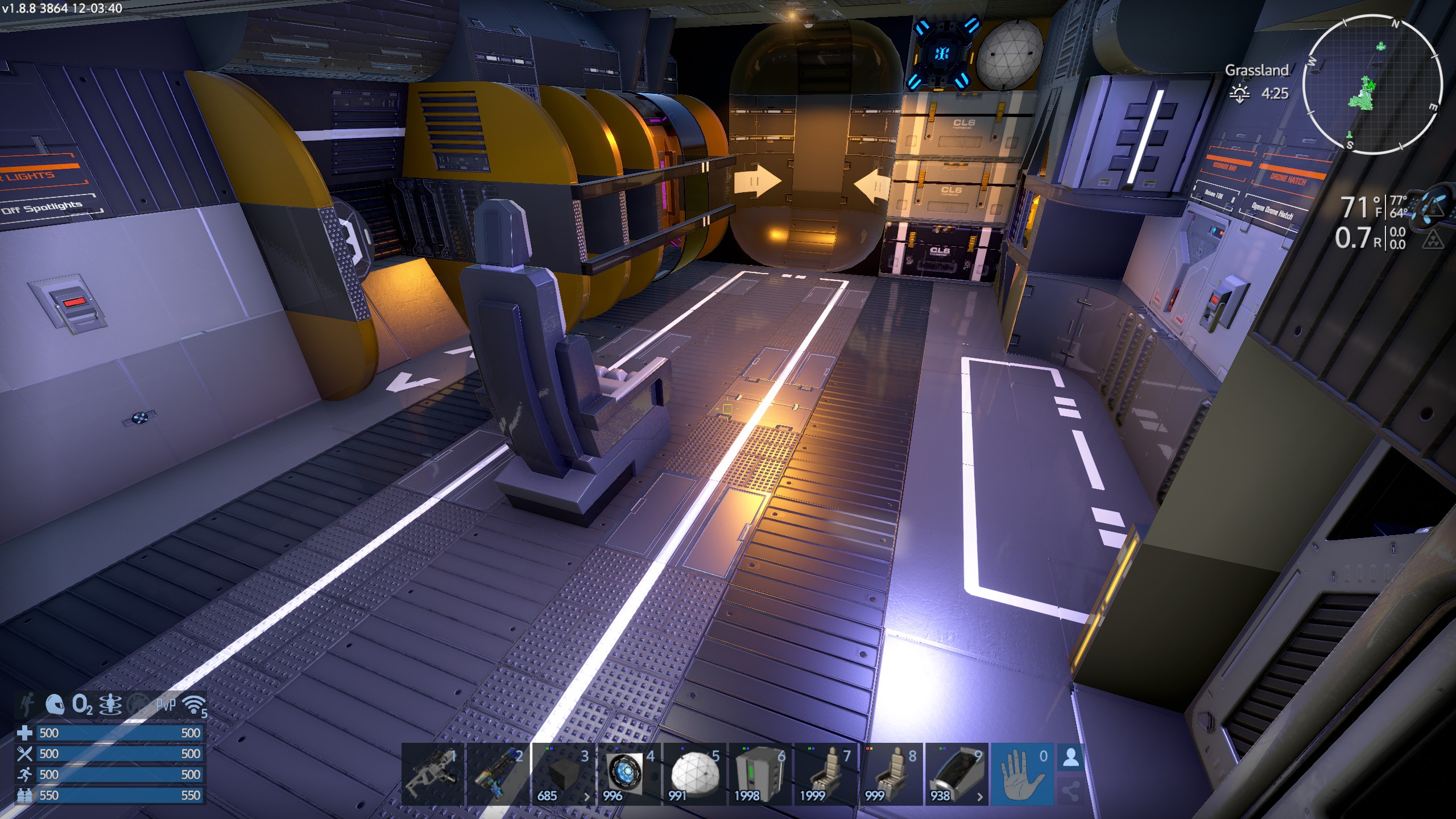The image size is (1456, 819).
Task: Switch to the empty hand slot 0
Action: 1023,773
